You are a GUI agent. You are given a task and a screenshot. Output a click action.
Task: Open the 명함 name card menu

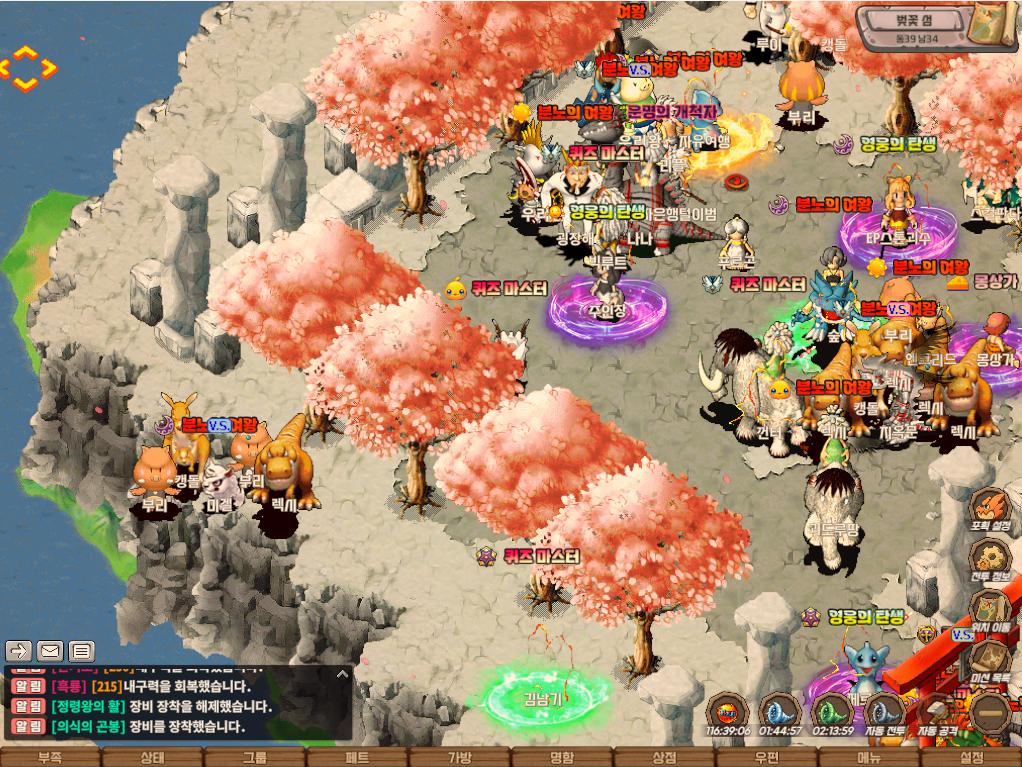click(561, 757)
